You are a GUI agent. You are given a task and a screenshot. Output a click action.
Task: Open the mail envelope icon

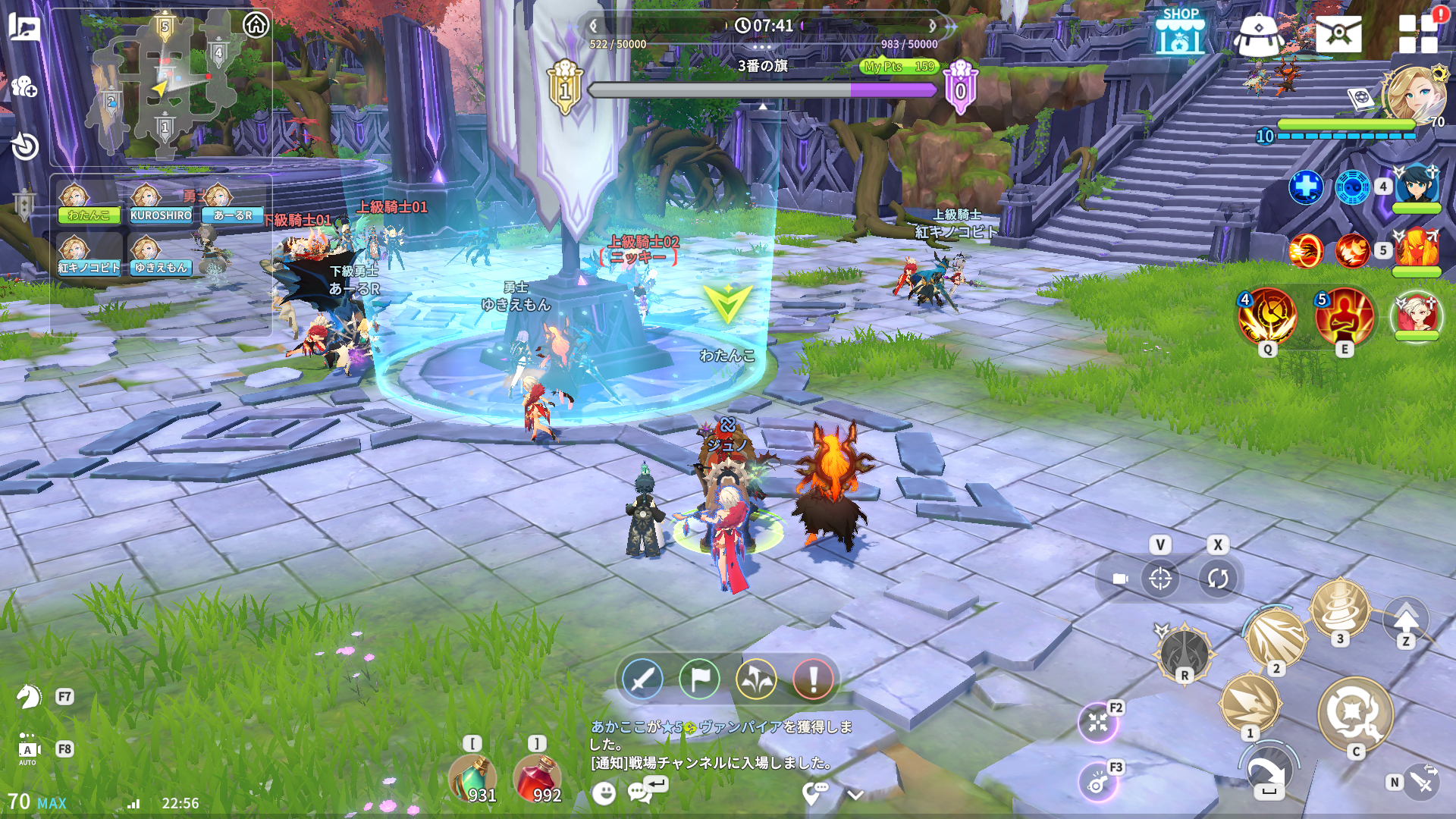tap(1338, 33)
